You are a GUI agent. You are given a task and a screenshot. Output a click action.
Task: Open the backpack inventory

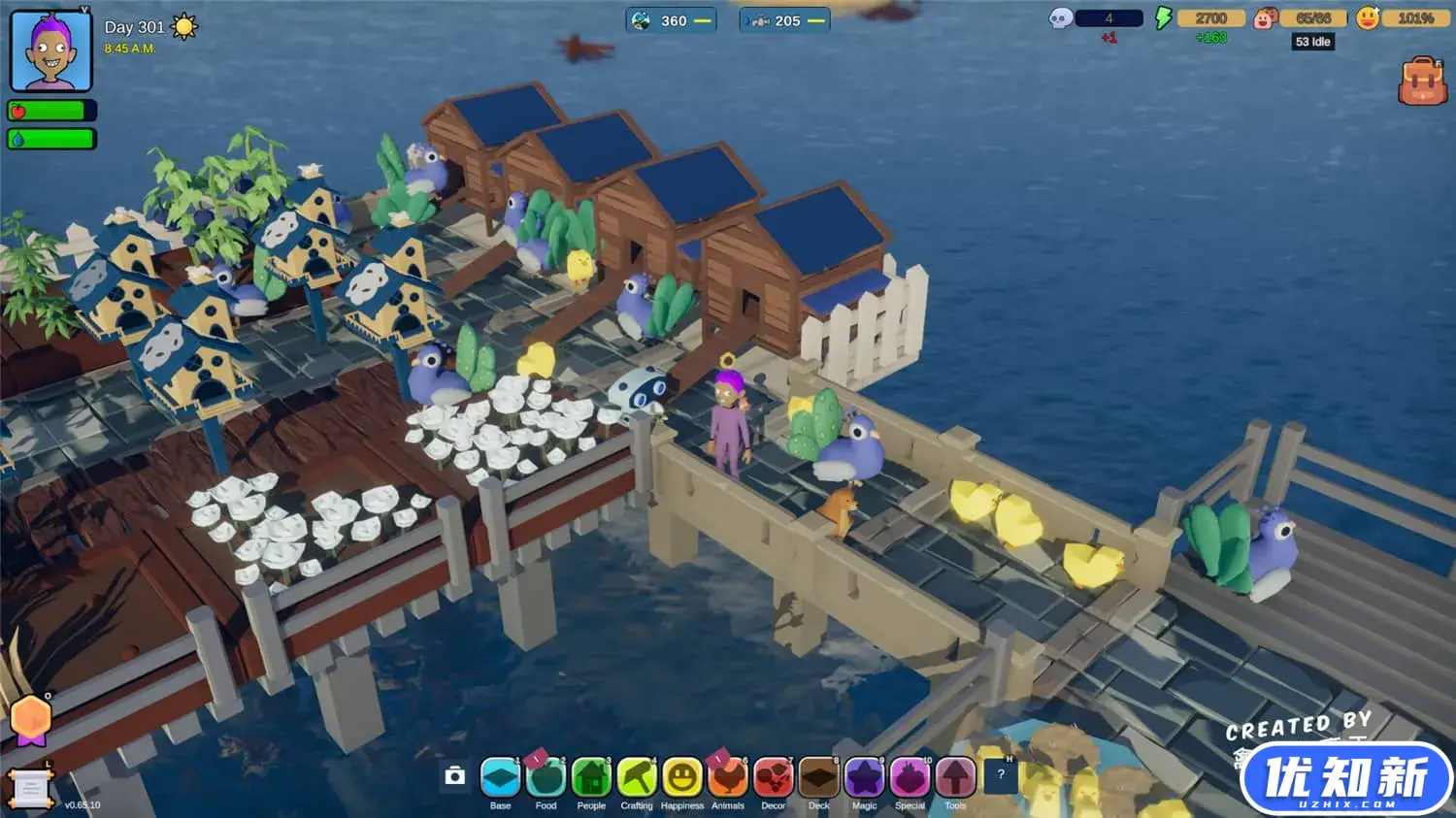1422,82
